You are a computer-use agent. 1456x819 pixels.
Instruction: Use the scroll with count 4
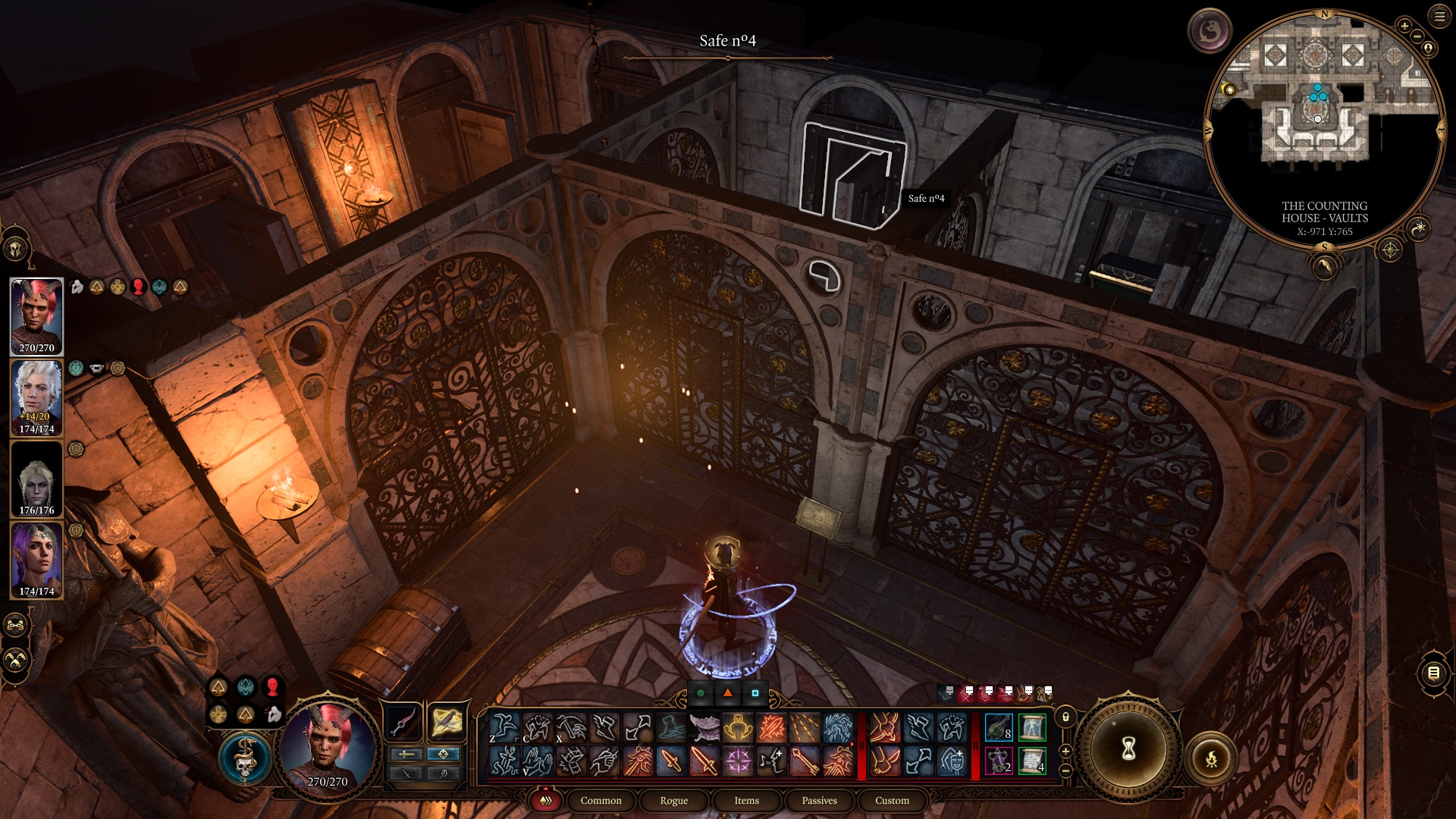1032,761
